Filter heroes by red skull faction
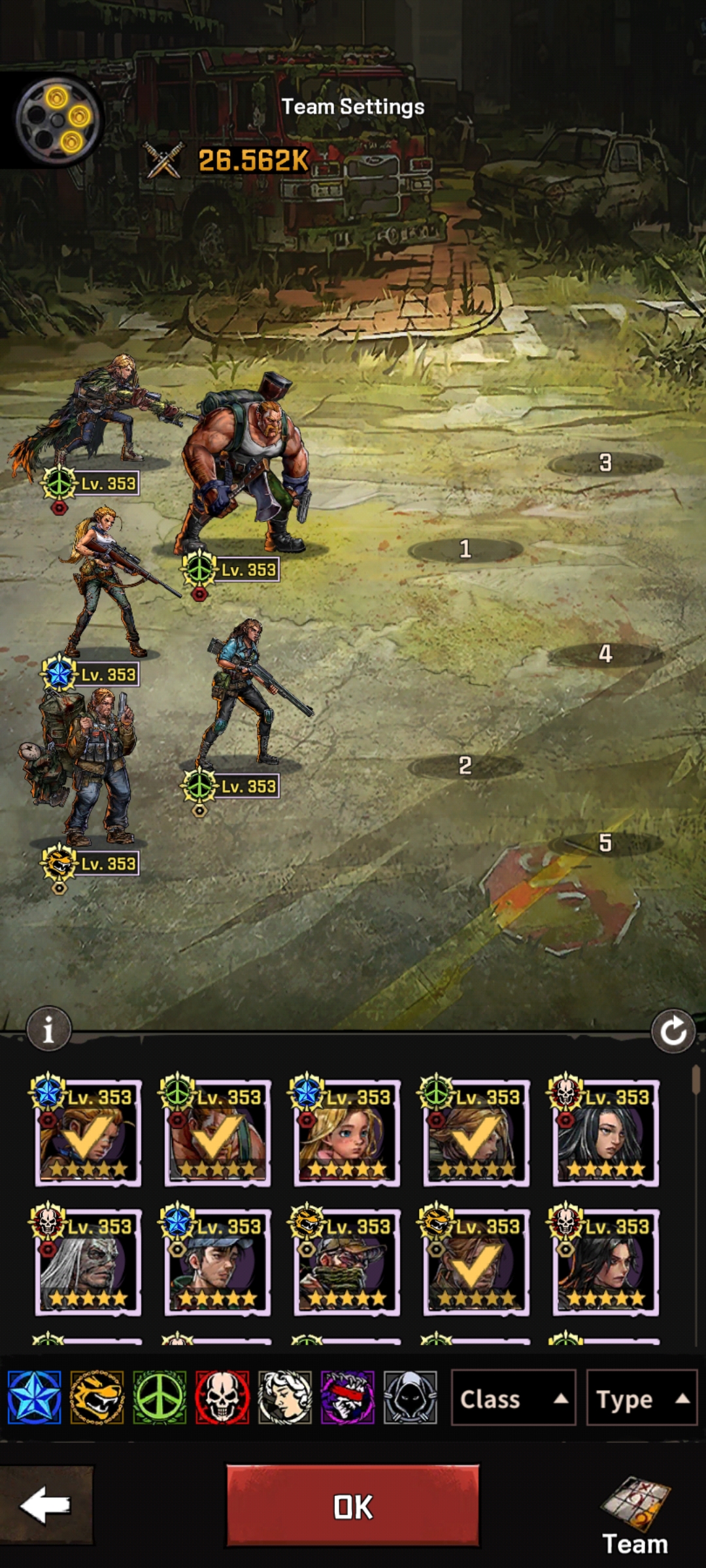The width and height of the screenshot is (706, 1568). [x=222, y=1398]
